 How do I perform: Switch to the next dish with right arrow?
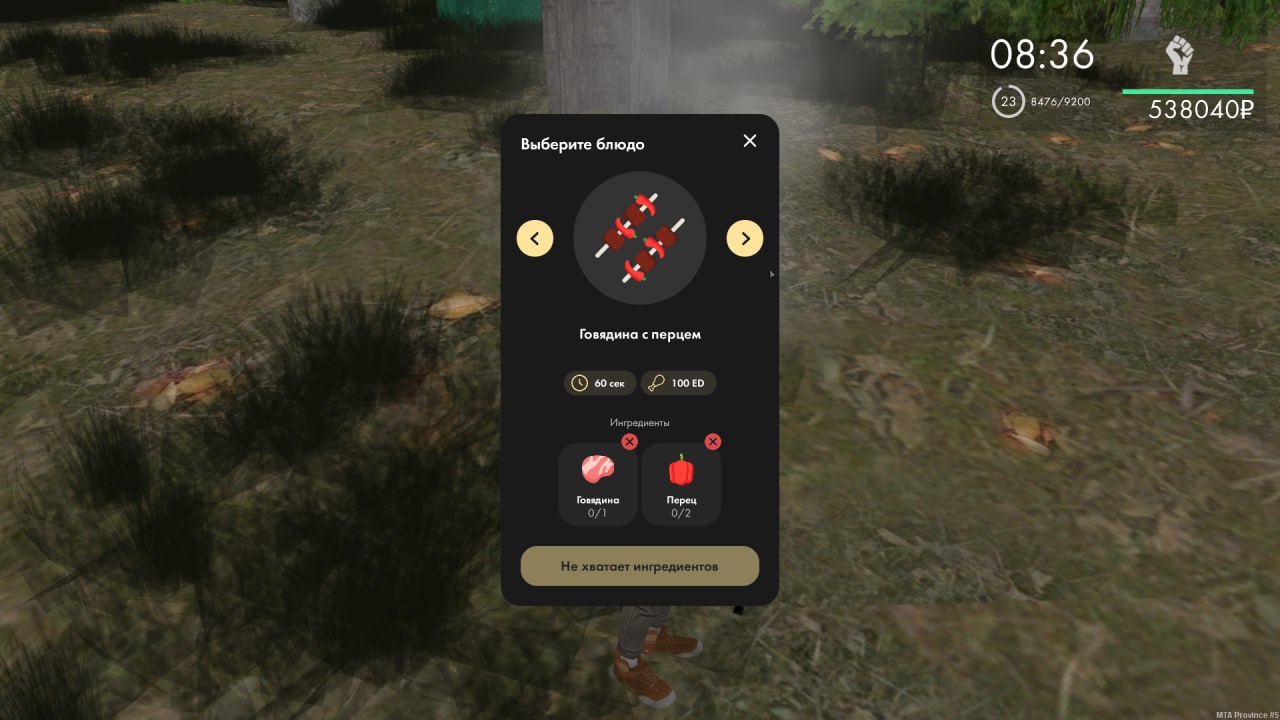click(x=745, y=238)
